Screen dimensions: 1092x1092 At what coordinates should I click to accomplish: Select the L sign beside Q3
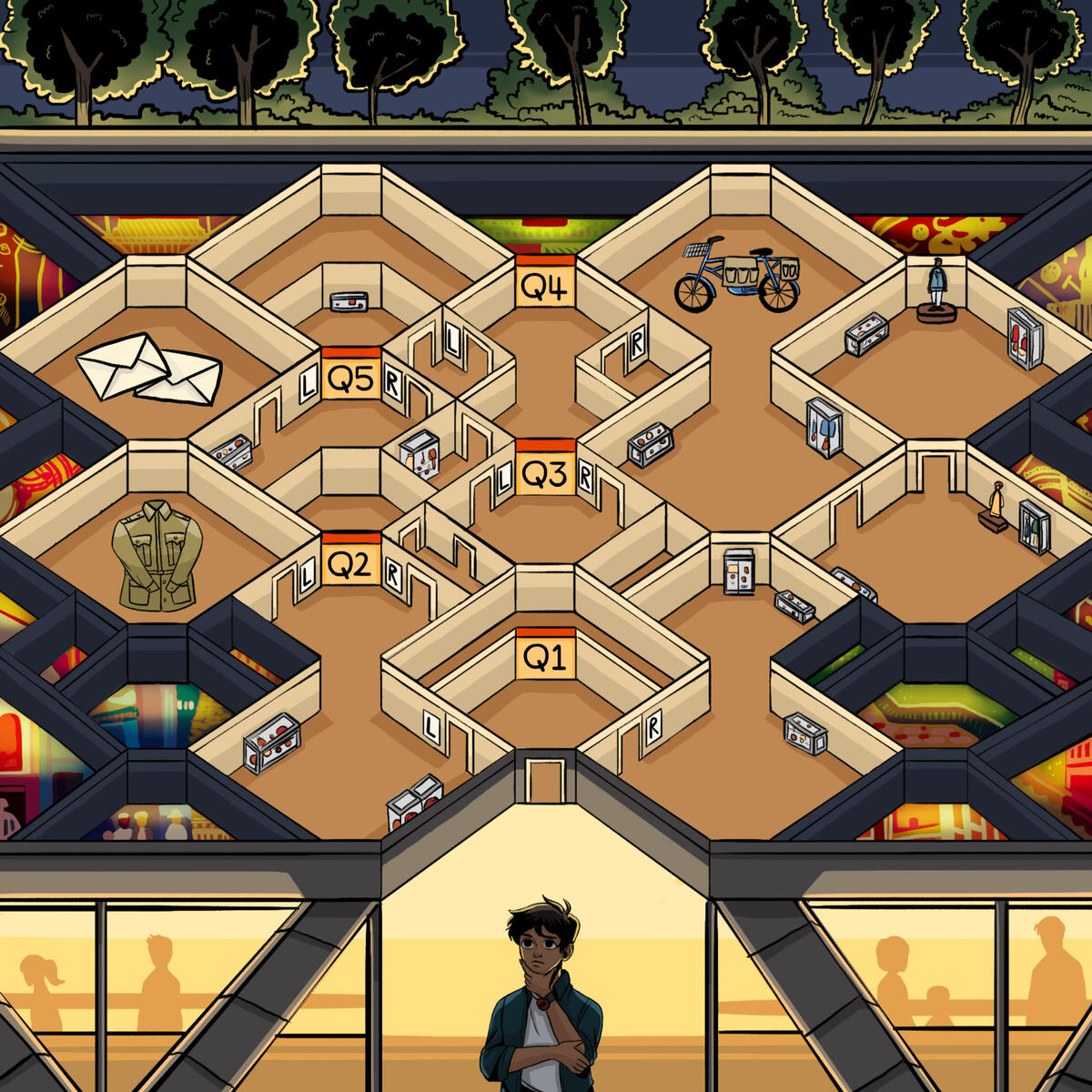point(504,480)
